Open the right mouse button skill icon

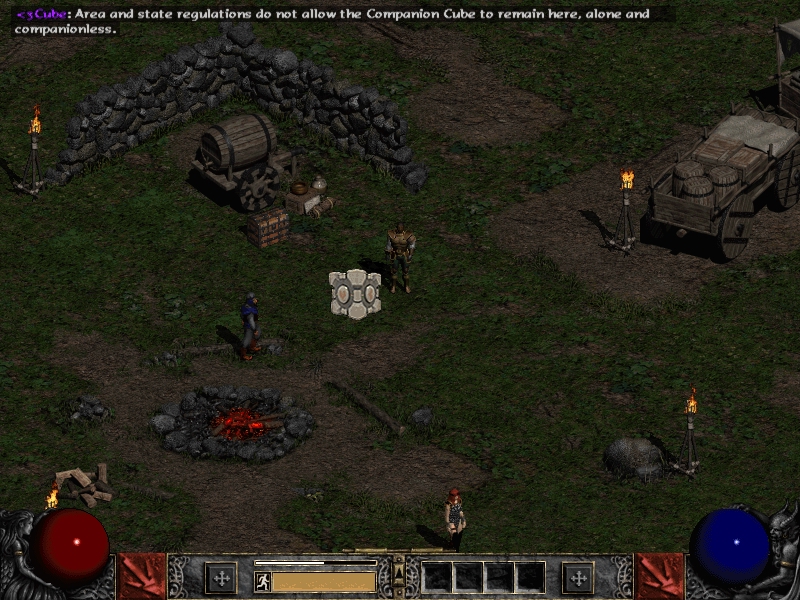coord(659,576)
